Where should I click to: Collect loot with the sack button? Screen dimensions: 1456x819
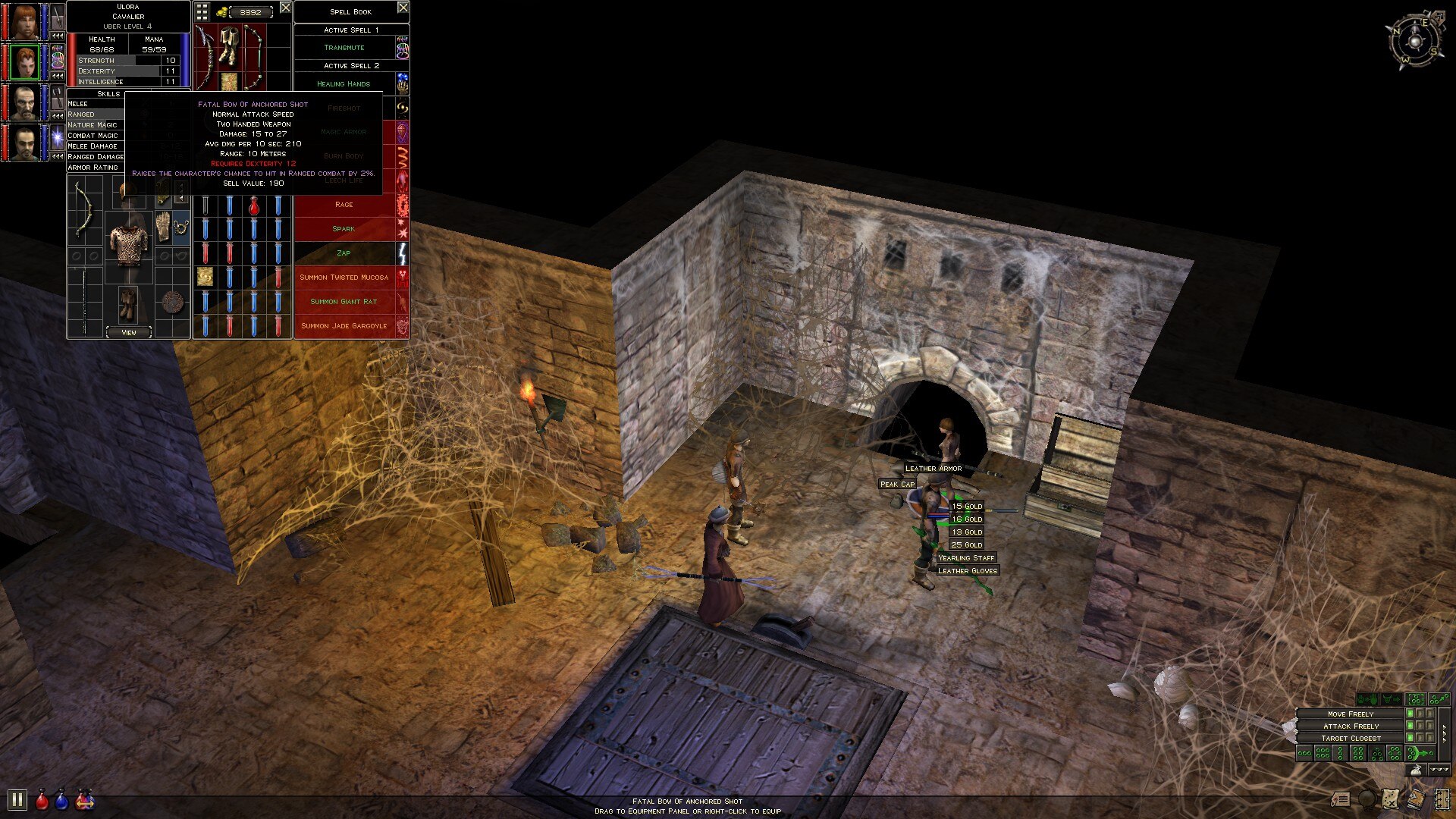[1415, 770]
